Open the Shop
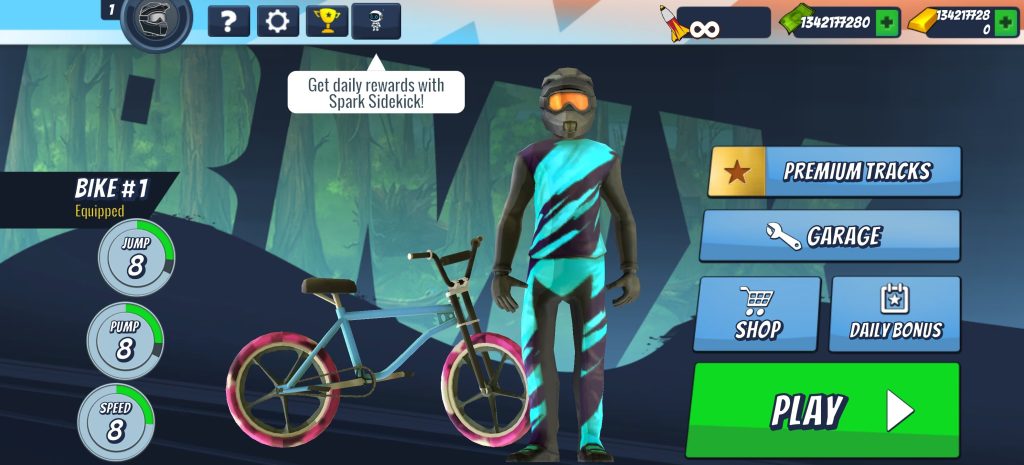1024x465 pixels. tap(757, 314)
